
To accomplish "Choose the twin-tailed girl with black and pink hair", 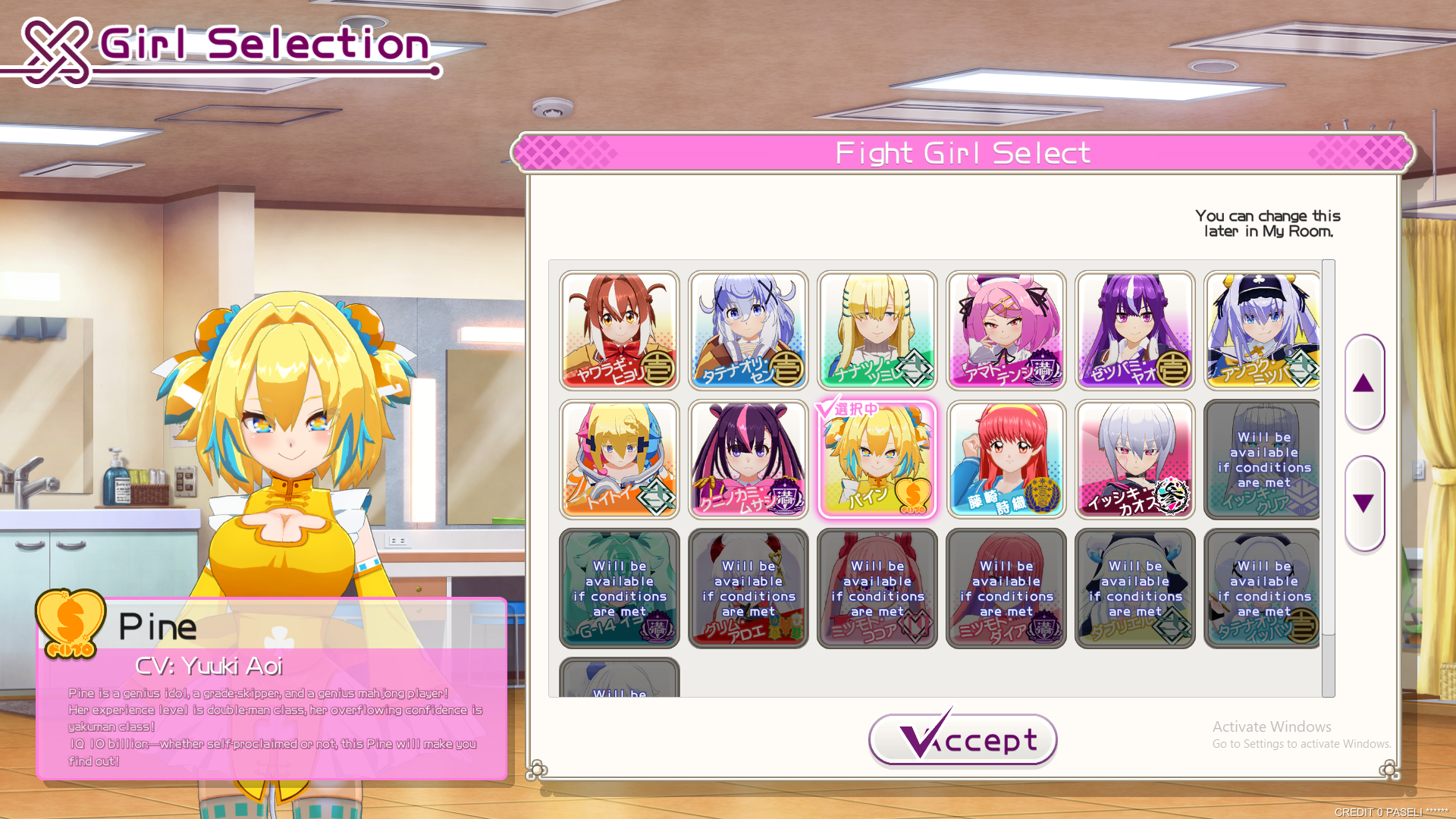I will pos(748,460).
